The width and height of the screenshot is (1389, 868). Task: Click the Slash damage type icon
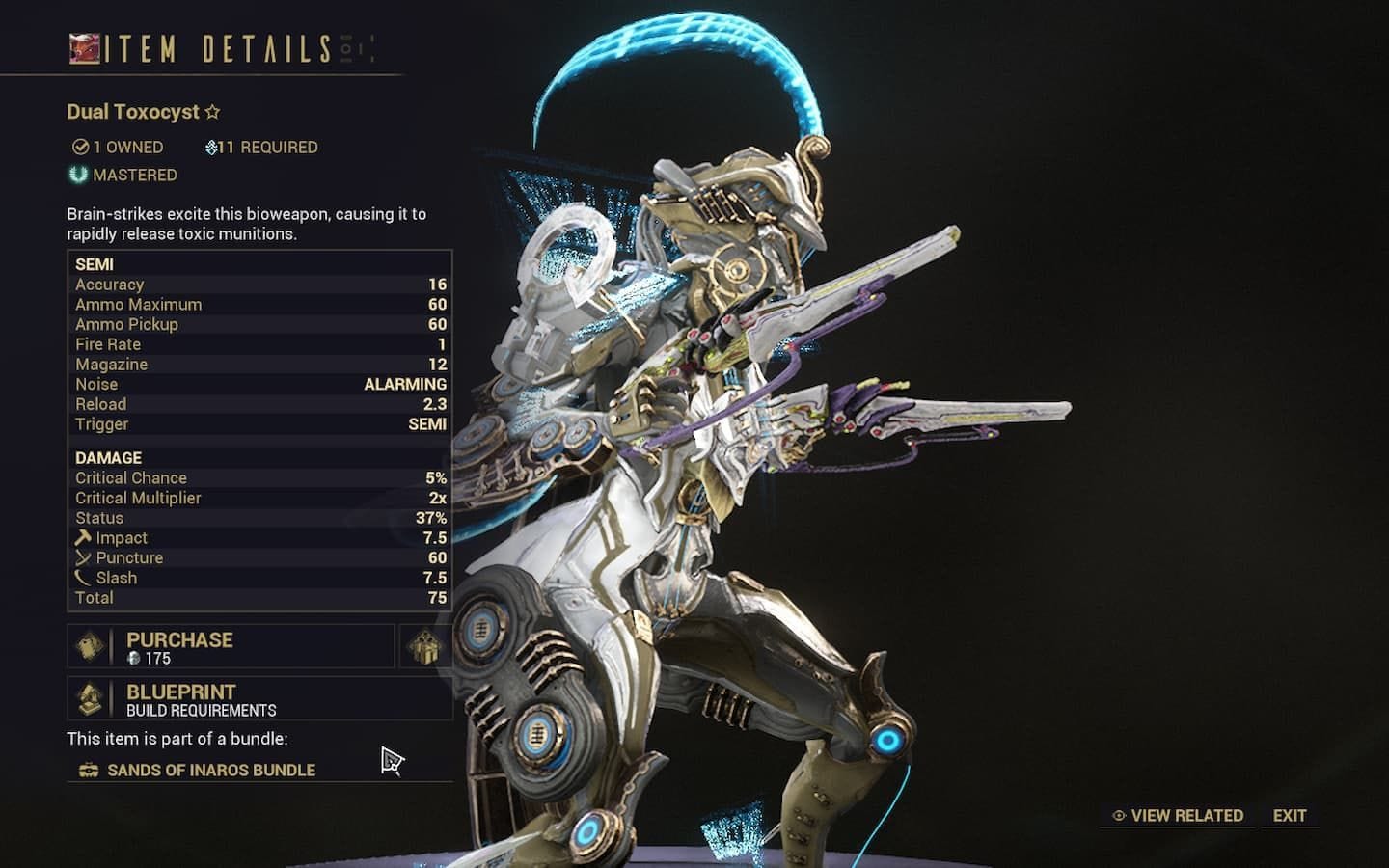(81, 577)
